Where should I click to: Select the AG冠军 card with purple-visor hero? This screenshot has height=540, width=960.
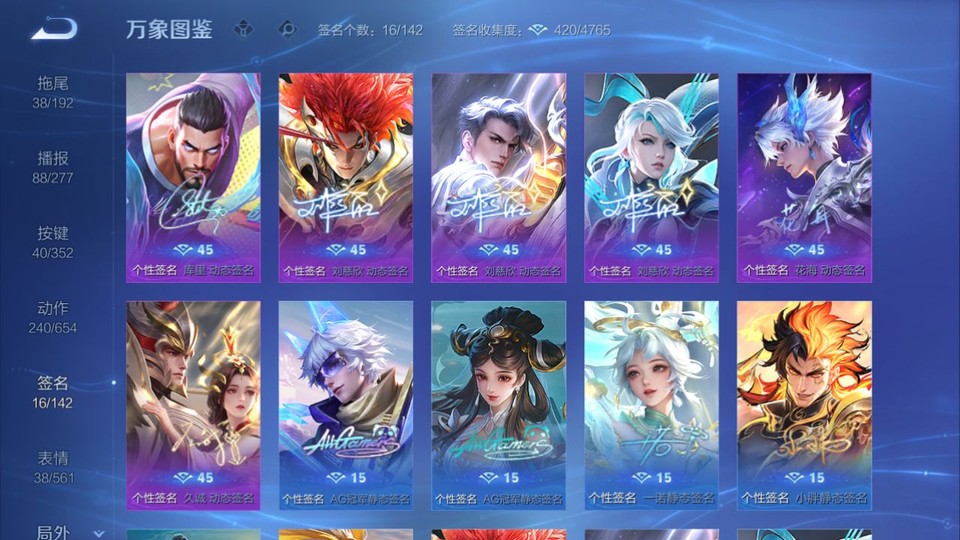(x=346, y=404)
